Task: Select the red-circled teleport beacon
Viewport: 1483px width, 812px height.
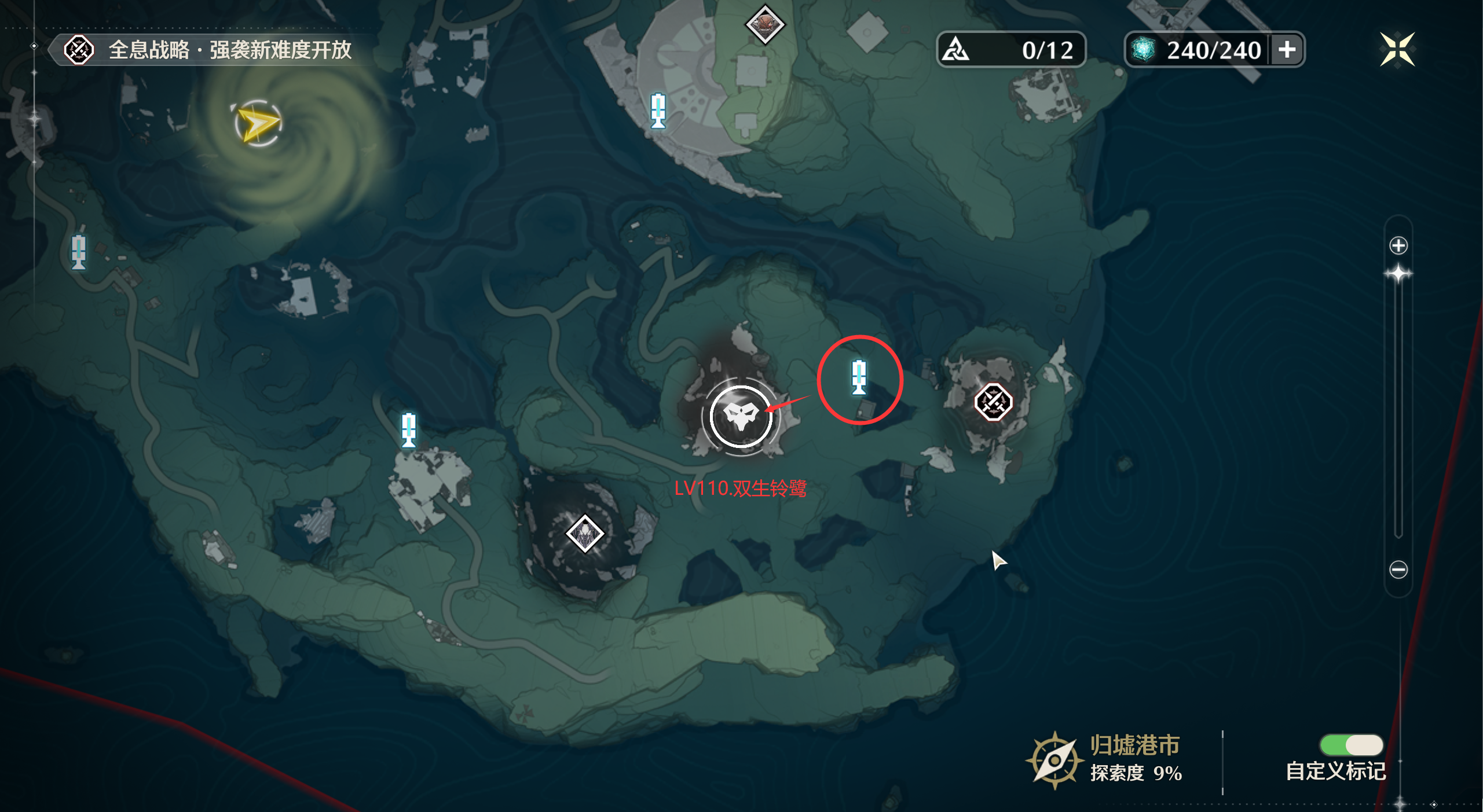Action: tap(859, 377)
